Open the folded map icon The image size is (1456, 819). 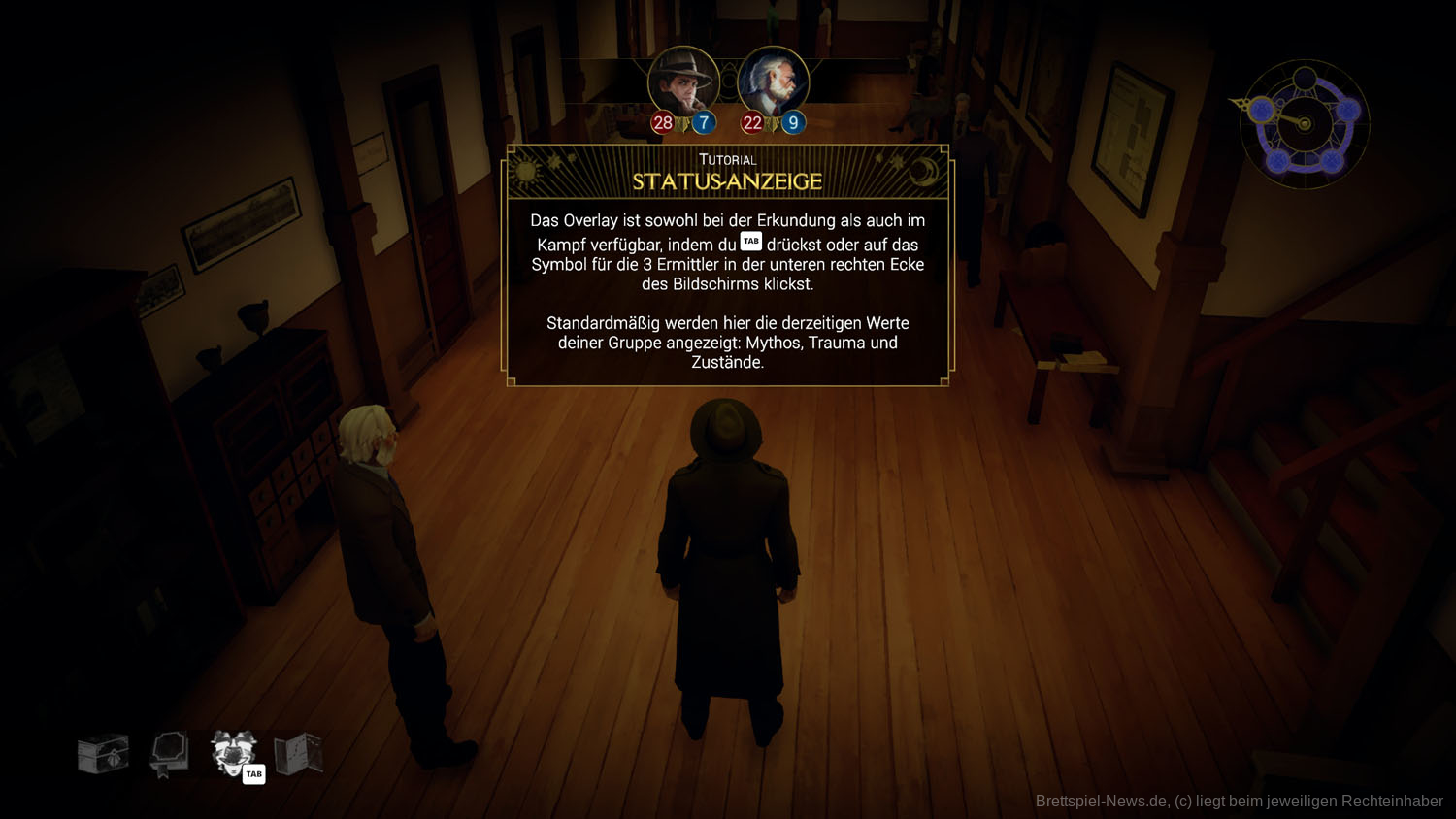pos(298,754)
